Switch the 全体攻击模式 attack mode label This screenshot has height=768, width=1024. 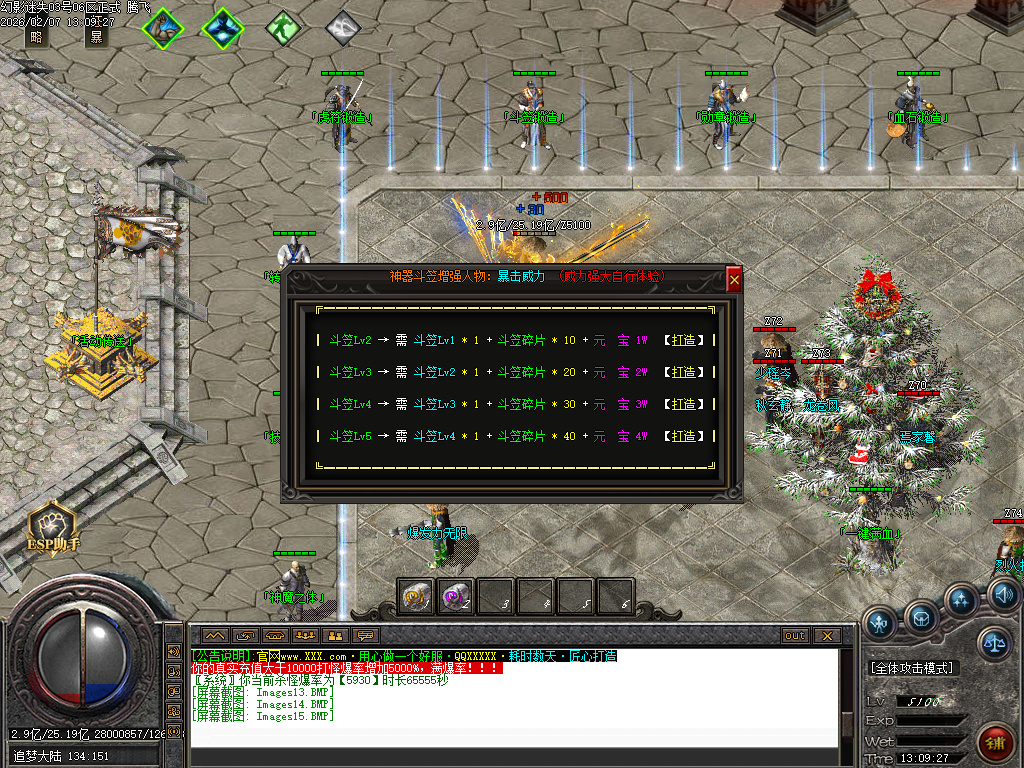point(912,668)
